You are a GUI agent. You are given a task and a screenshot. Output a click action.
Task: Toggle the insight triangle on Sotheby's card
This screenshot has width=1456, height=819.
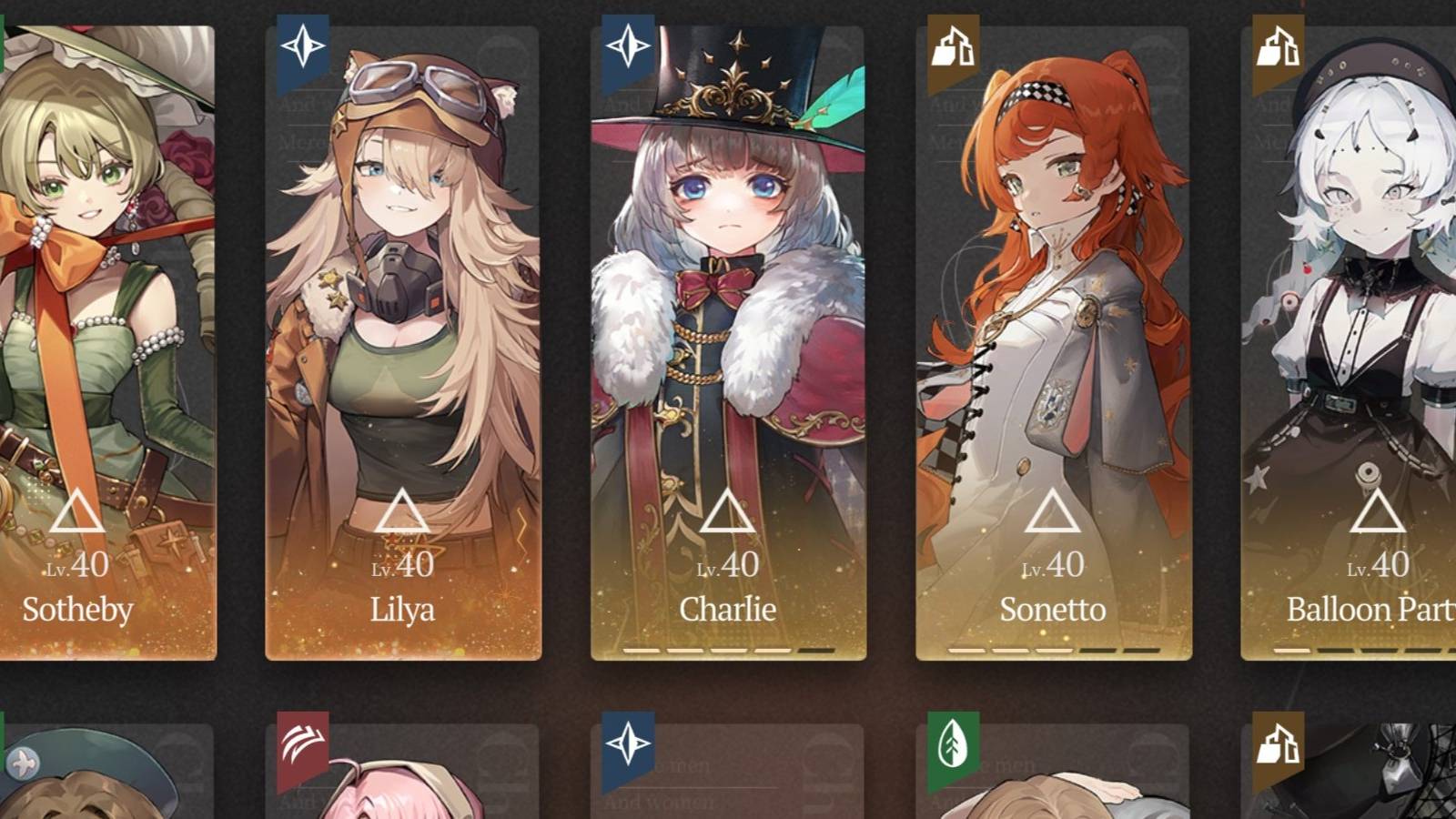78,512
